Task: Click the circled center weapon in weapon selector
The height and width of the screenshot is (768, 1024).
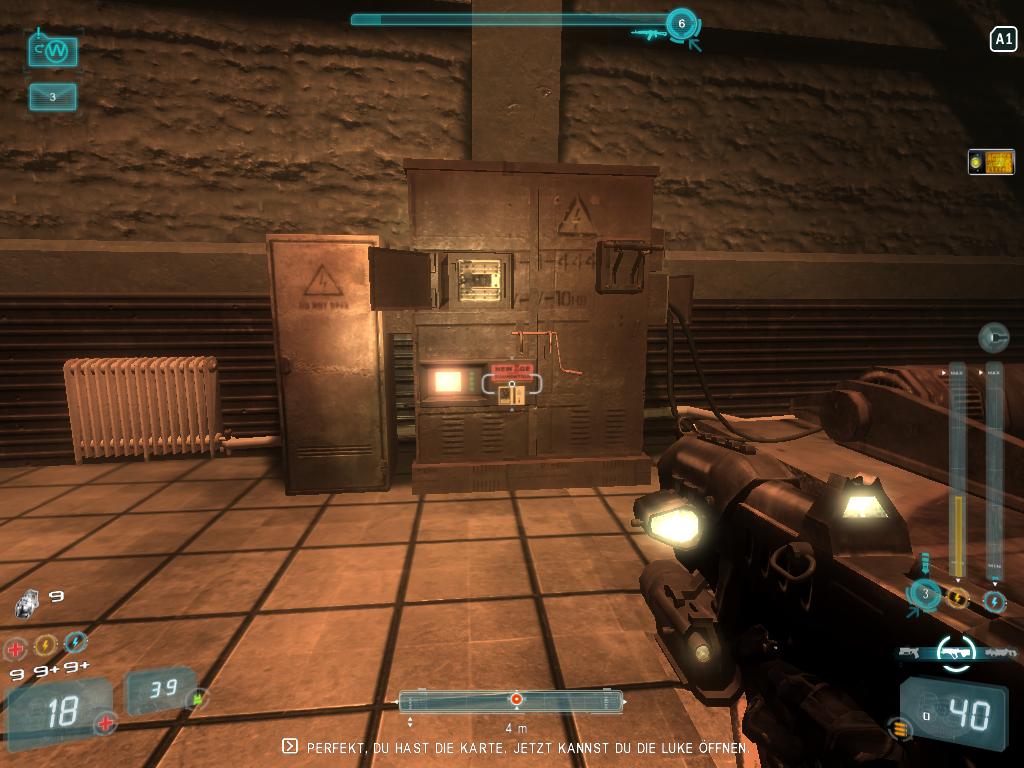Action: click(x=955, y=652)
